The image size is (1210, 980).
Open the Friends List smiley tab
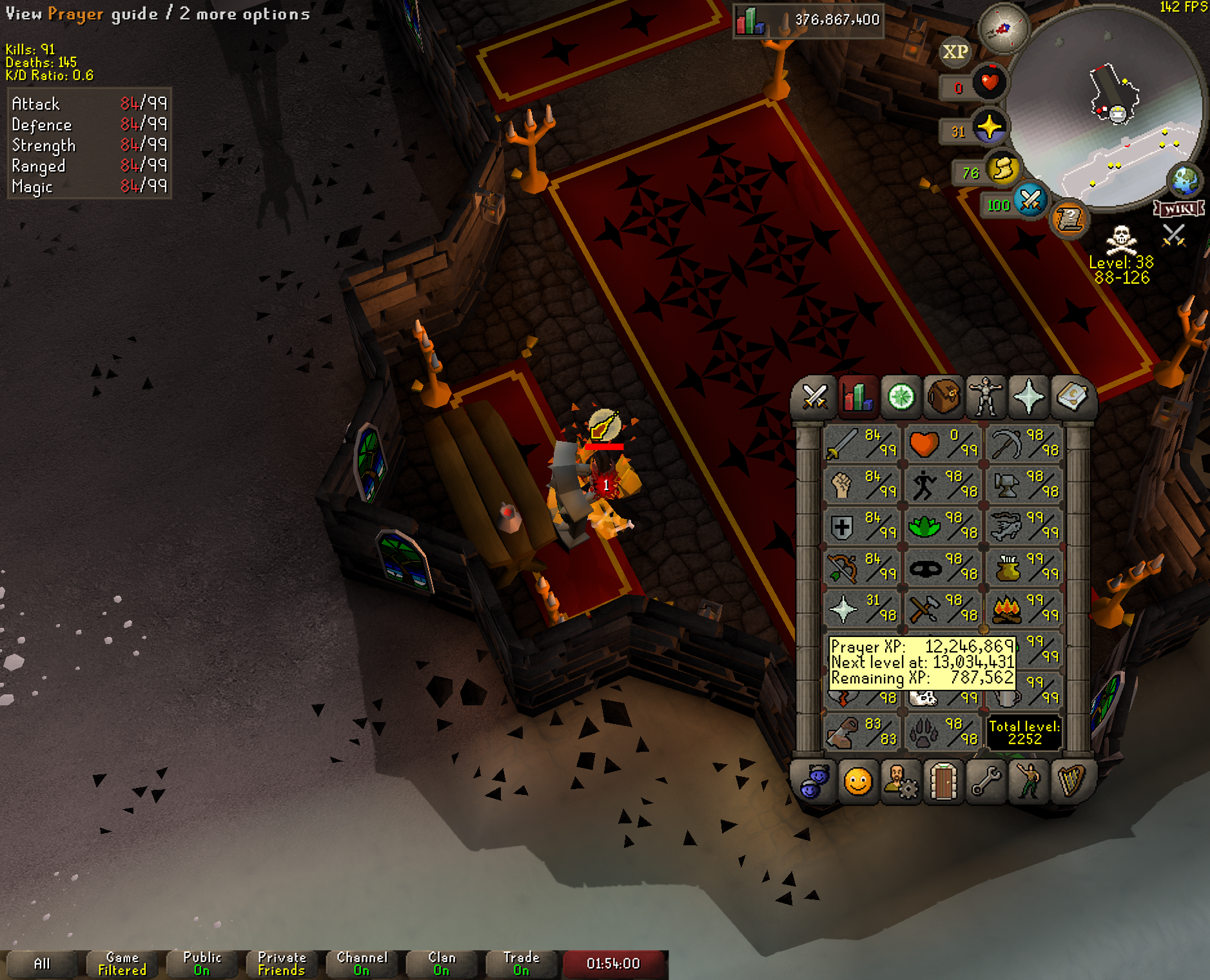pyautogui.click(x=858, y=782)
